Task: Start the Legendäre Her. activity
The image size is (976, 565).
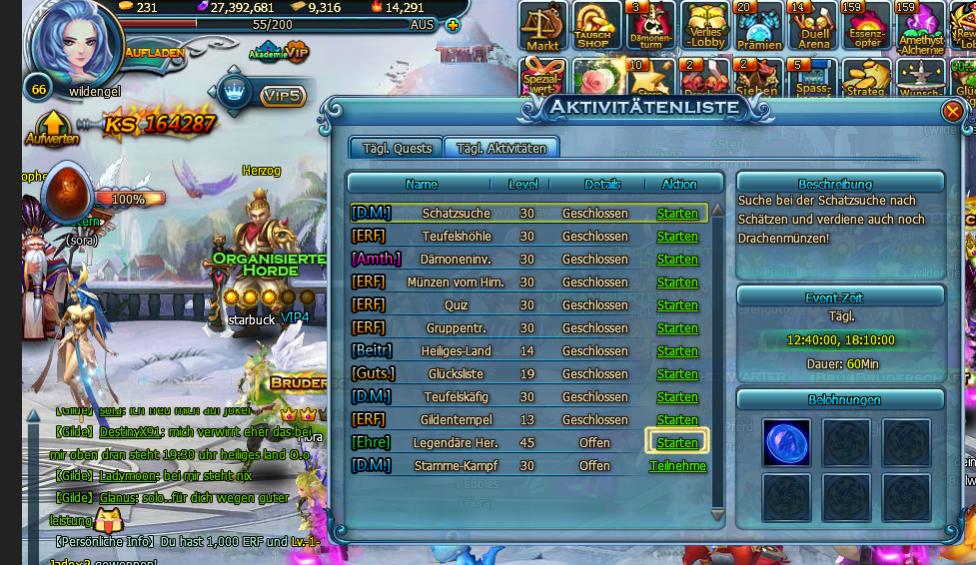Action: [677, 442]
